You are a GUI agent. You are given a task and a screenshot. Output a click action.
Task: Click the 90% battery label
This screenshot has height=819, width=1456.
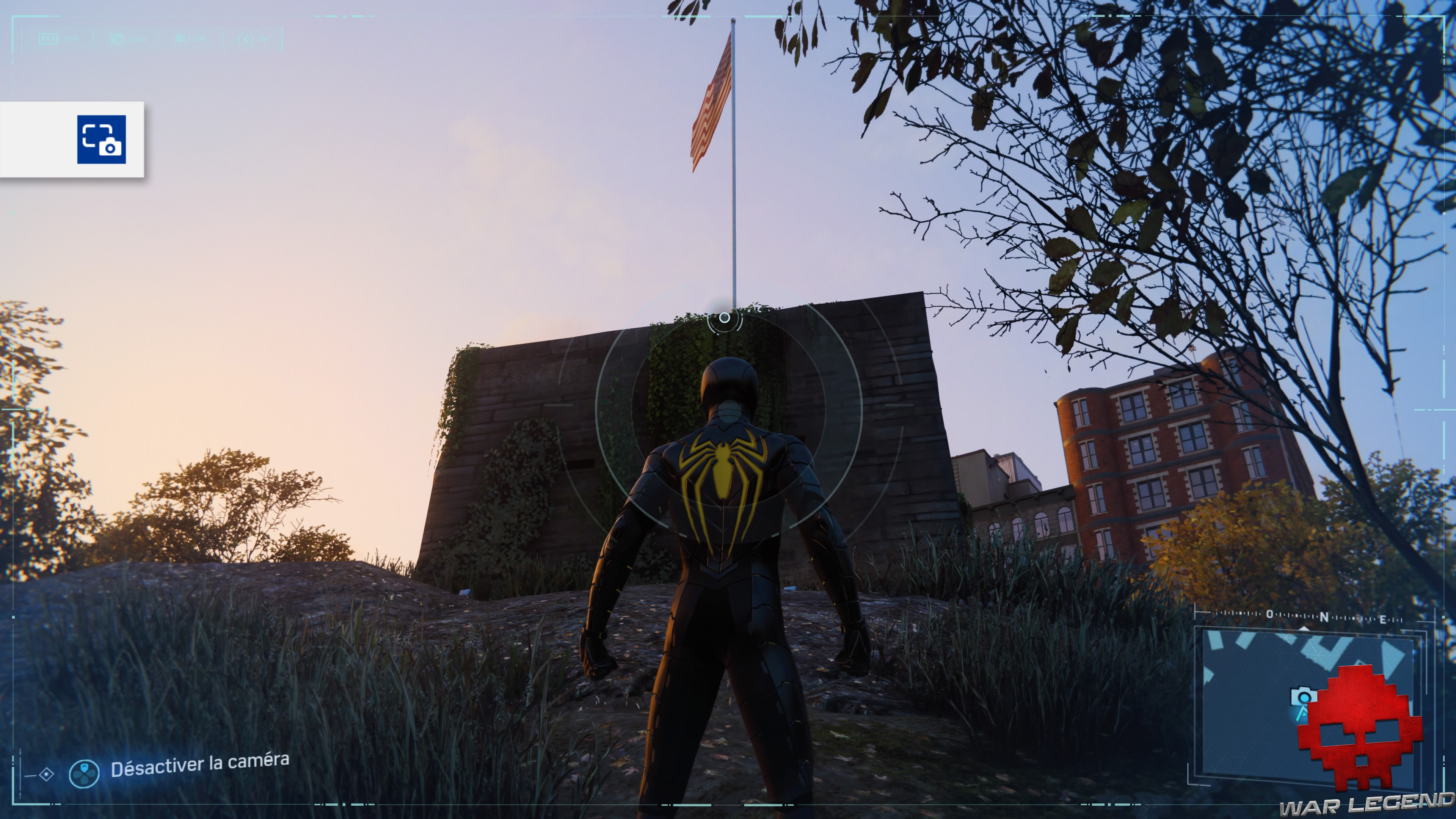point(72,39)
